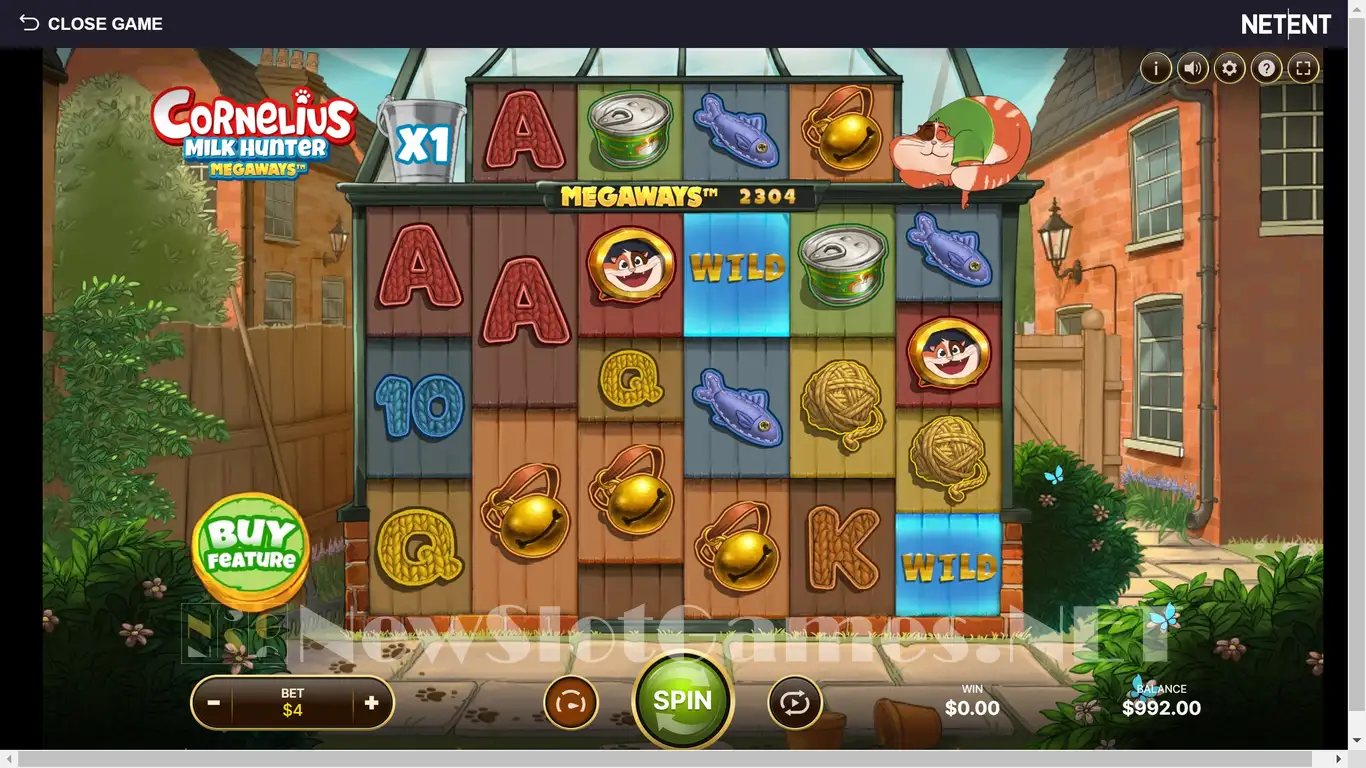Viewport: 1366px width, 768px height.
Task: Click the right arrow of the horizontal scrollbar
Action: (1339, 760)
